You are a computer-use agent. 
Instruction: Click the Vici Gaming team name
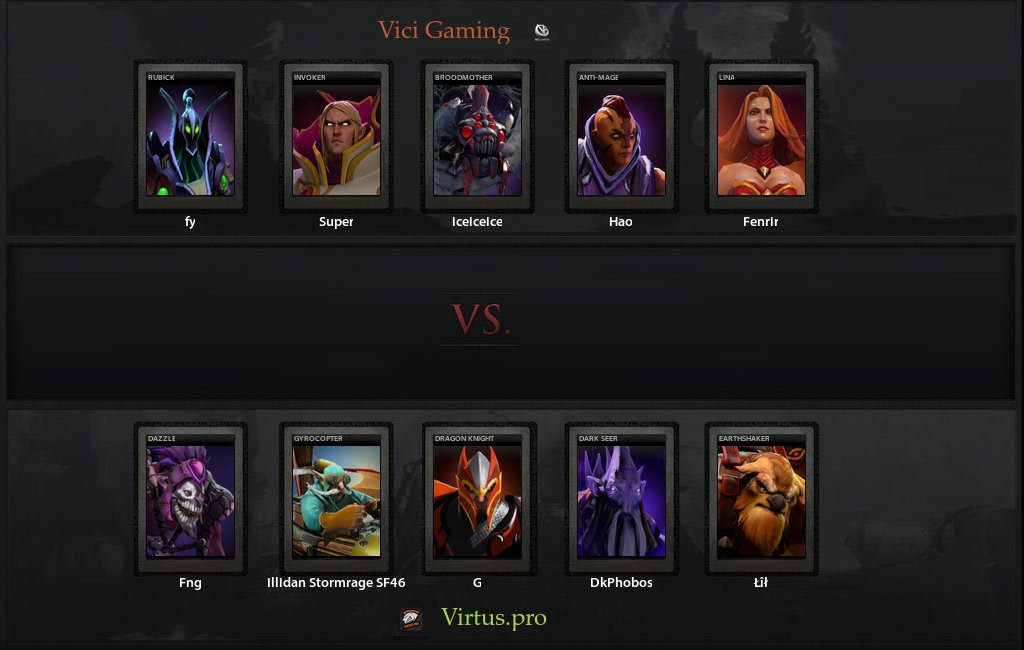coord(444,31)
